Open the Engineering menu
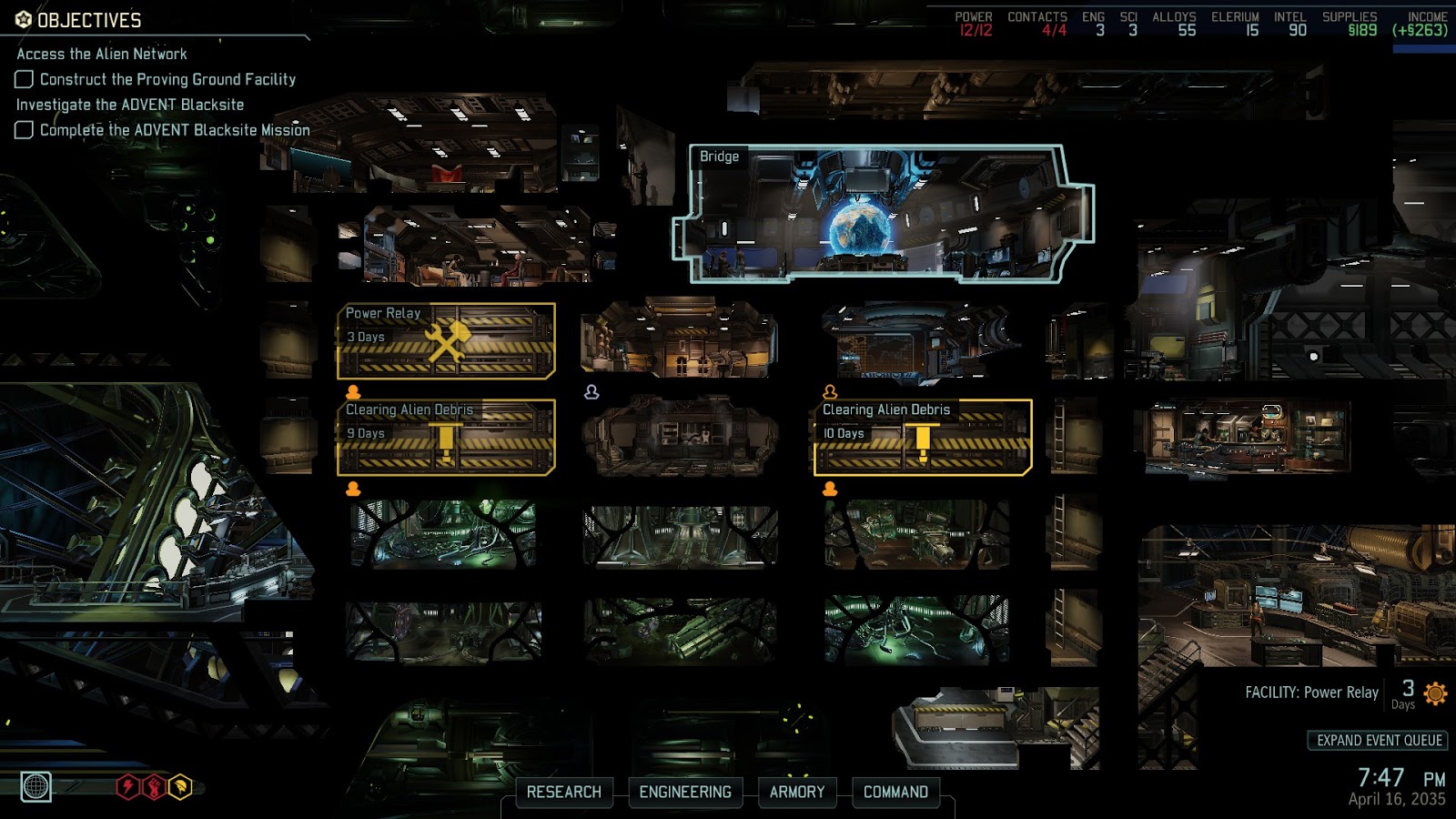This screenshot has width=1456, height=819. 685,792
